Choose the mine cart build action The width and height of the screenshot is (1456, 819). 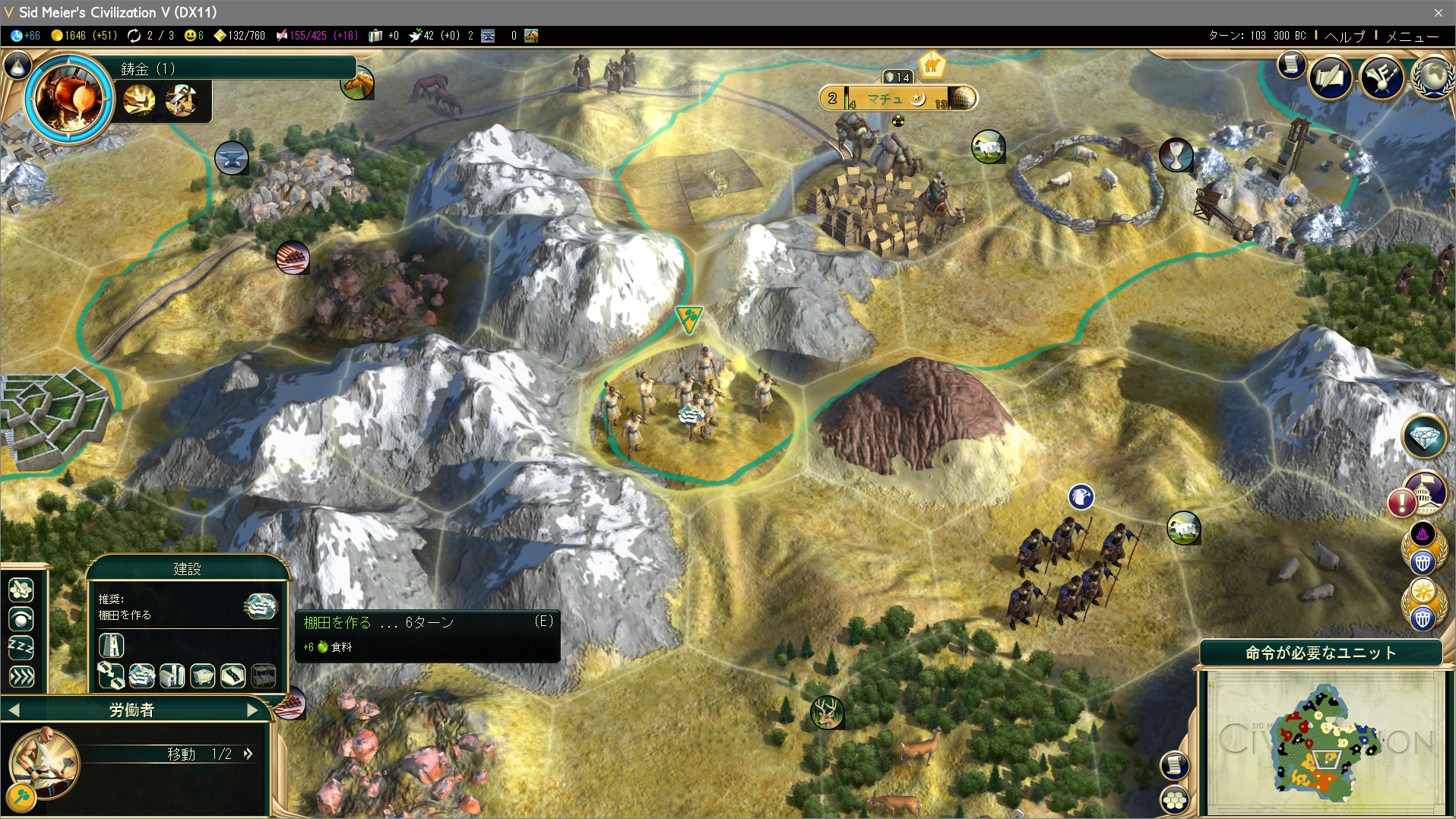point(202,675)
